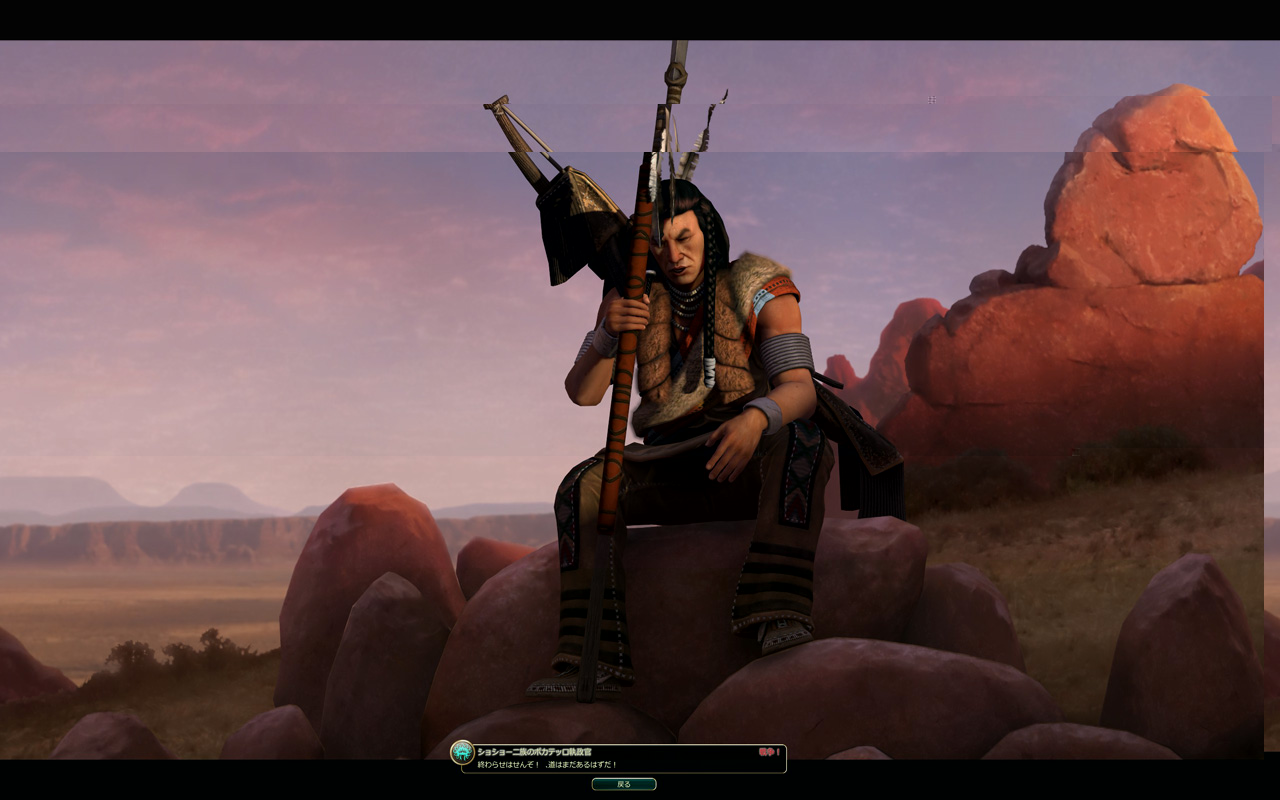The width and height of the screenshot is (1280, 800).
Task: Select the Shoshone civilization emblem icon
Action: (x=462, y=752)
